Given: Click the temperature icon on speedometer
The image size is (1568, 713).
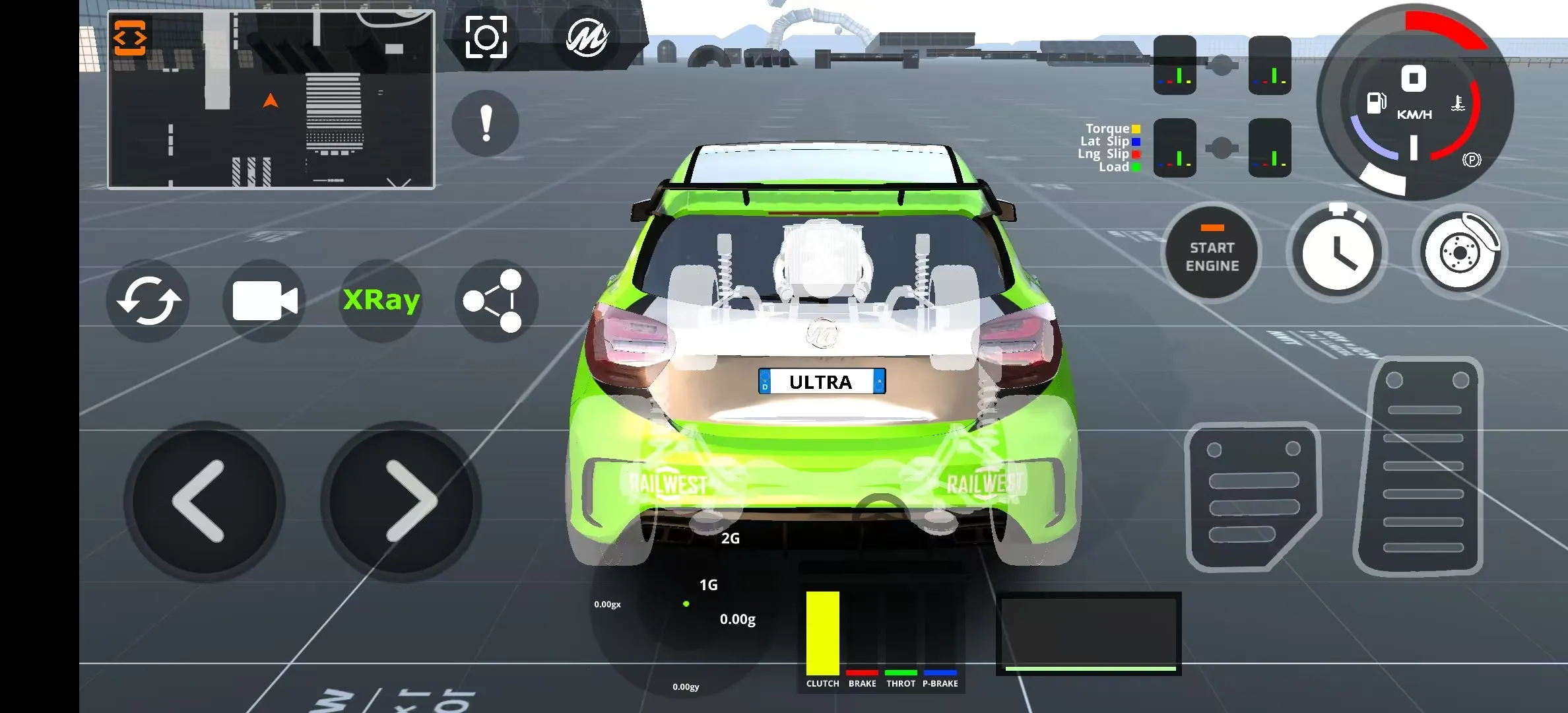Looking at the screenshot, I should pos(1458,102).
